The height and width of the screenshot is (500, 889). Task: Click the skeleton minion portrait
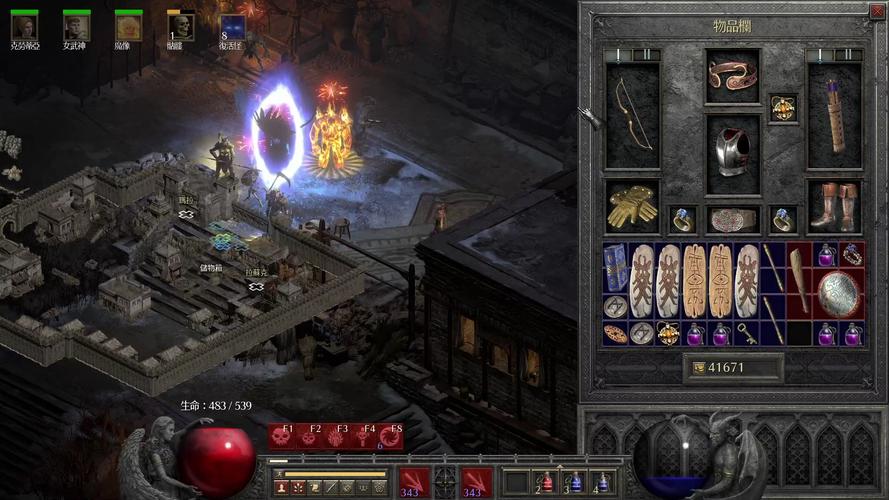click(181, 27)
